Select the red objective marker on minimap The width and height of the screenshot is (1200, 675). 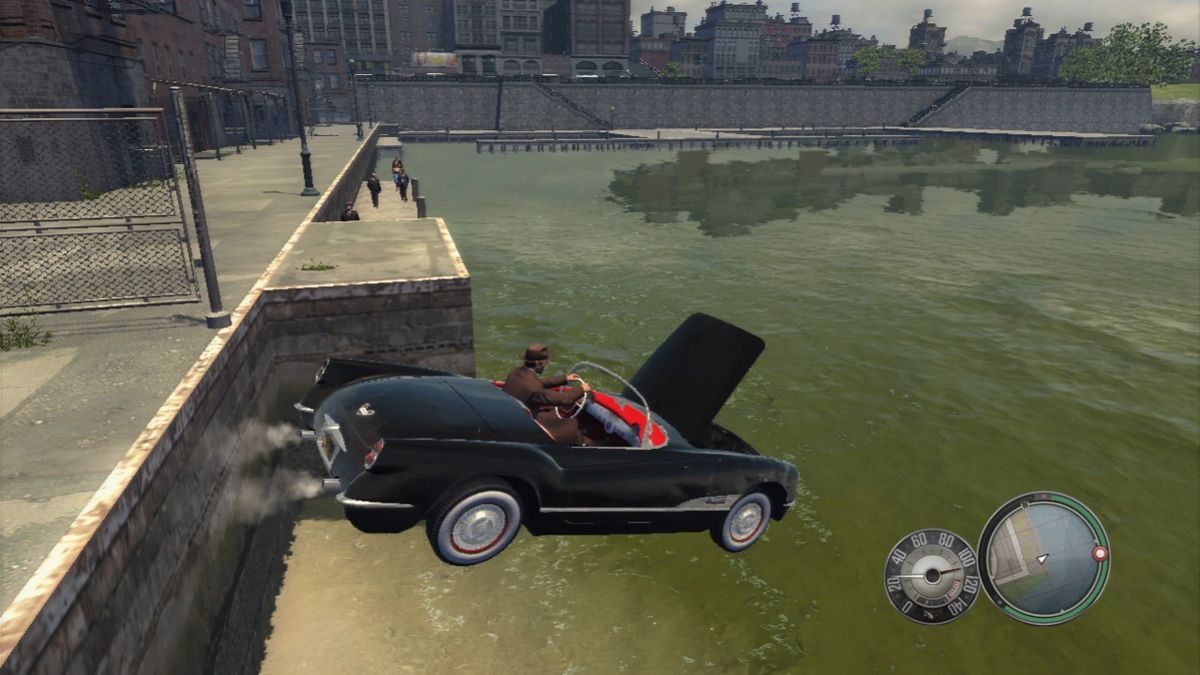pyautogui.click(x=1100, y=553)
